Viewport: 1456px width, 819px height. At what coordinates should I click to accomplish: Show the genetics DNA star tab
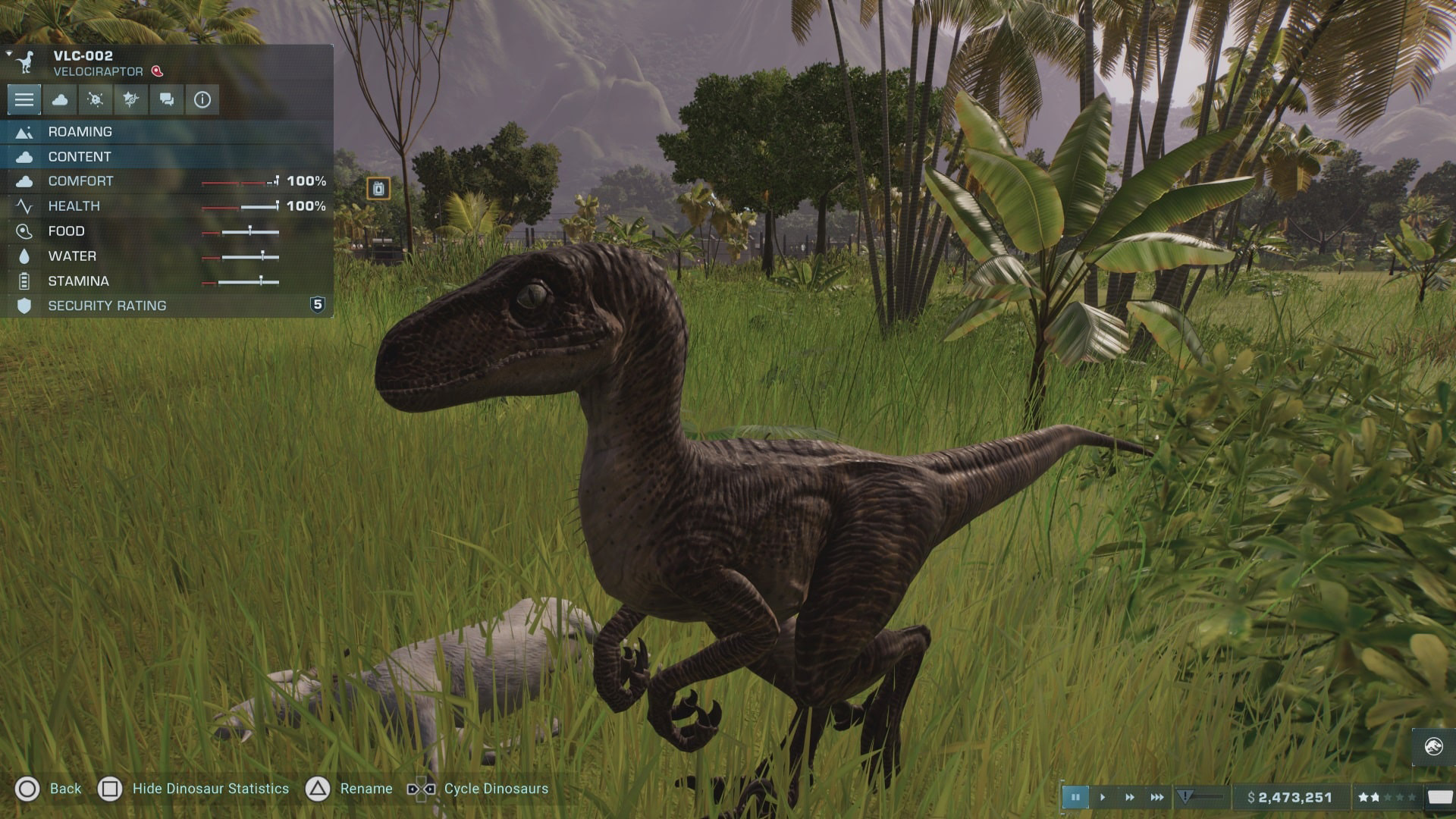tap(131, 99)
